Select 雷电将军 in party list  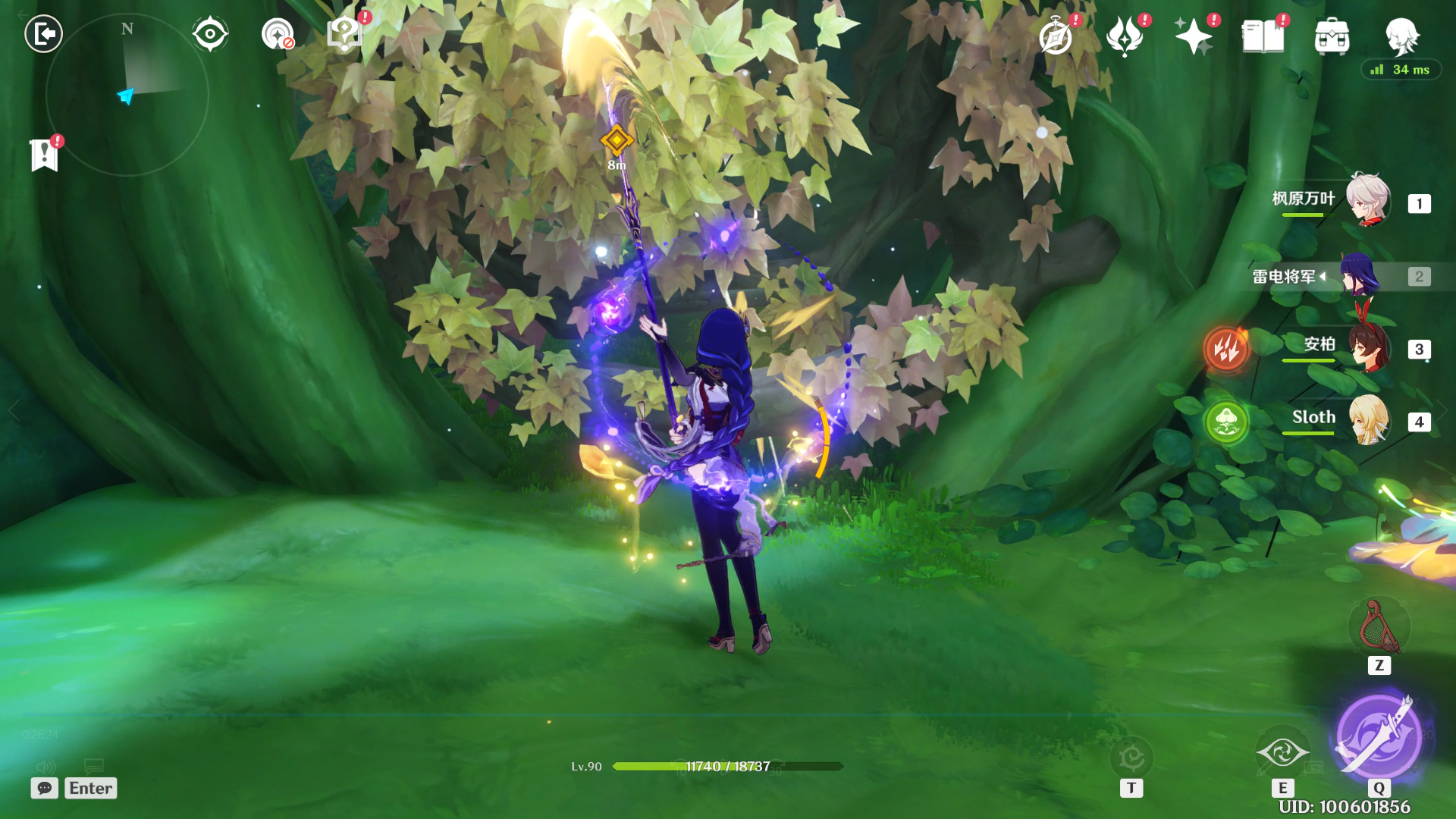(x=1360, y=275)
